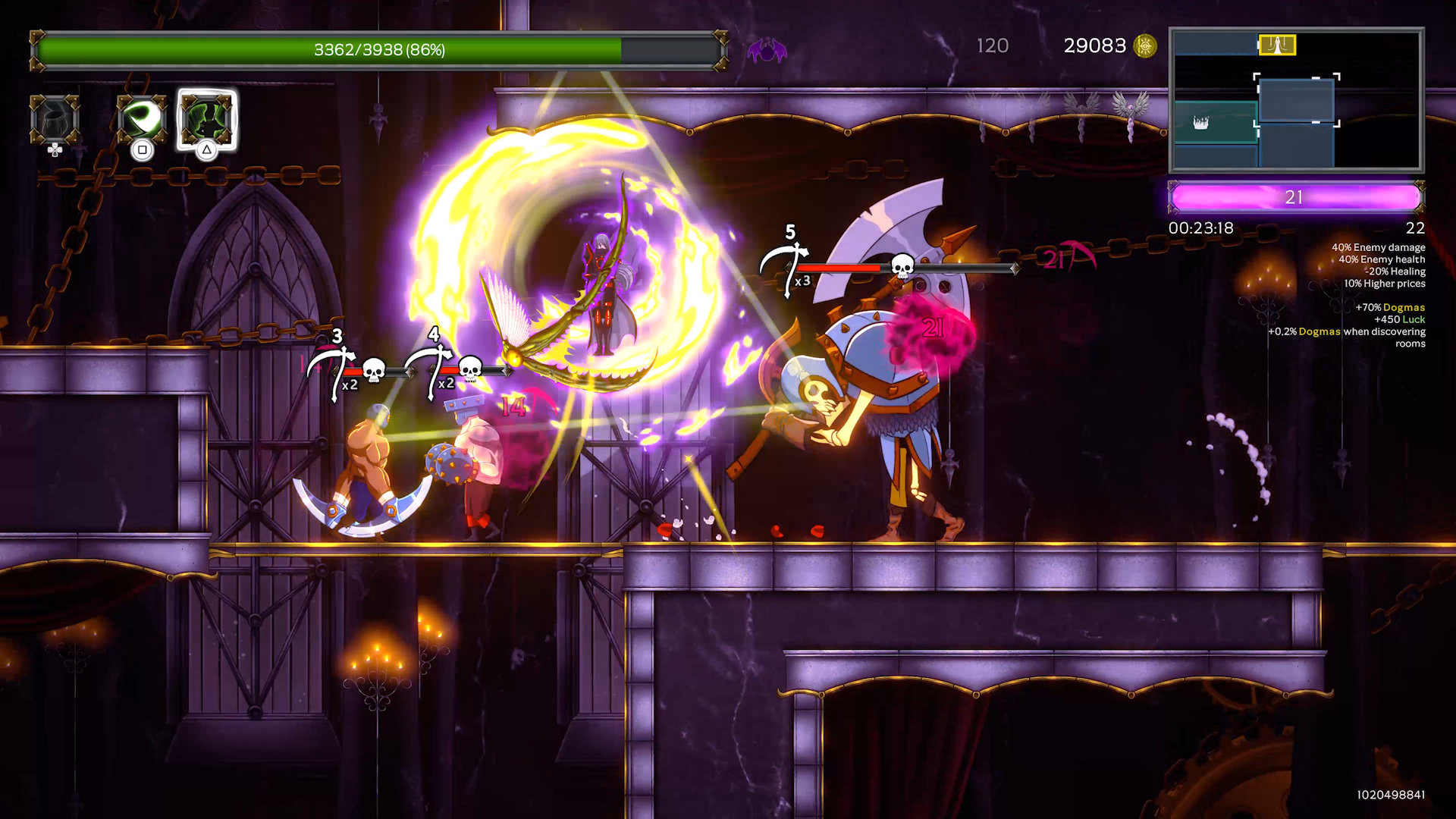Use the highlighted green wings ability
This screenshot has width=1456, height=819.
pyautogui.click(x=206, y=120)
